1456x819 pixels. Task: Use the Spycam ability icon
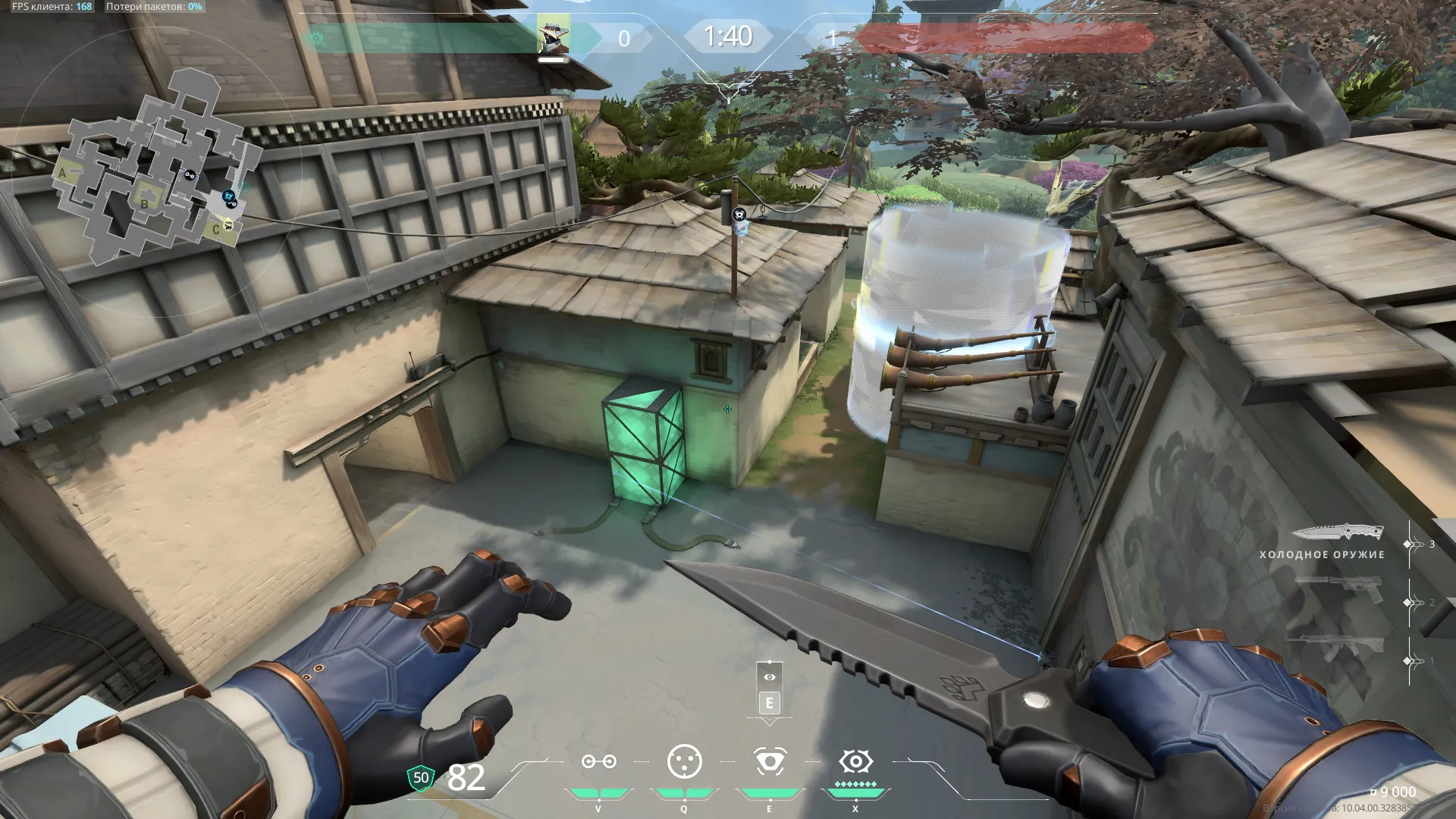click(x=770, y=762)
